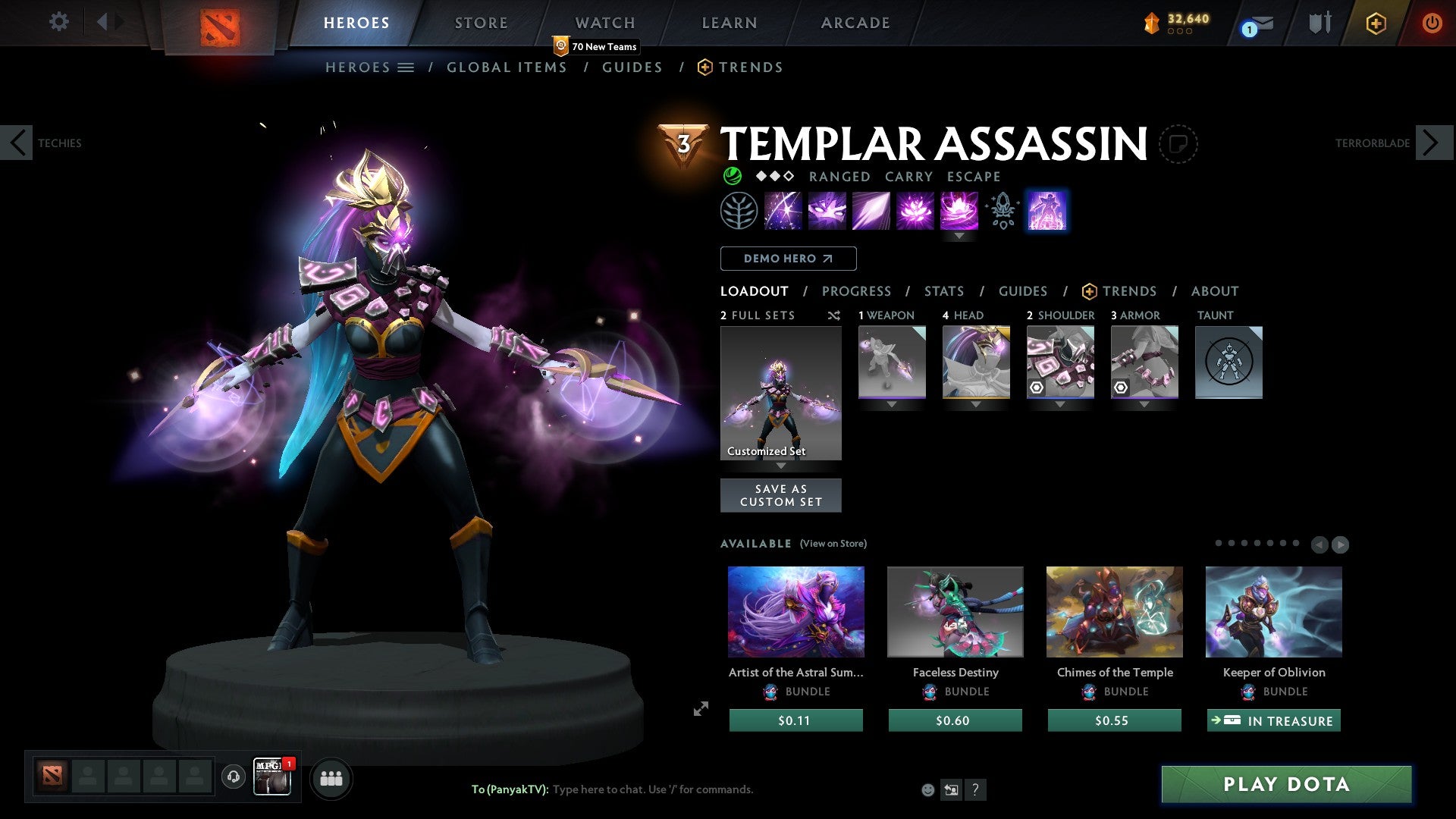Image resolution: width=1456 pixels, height=819 pixels.
Task: Expand the Head item slot dropdown arrow
Action: 976,404
